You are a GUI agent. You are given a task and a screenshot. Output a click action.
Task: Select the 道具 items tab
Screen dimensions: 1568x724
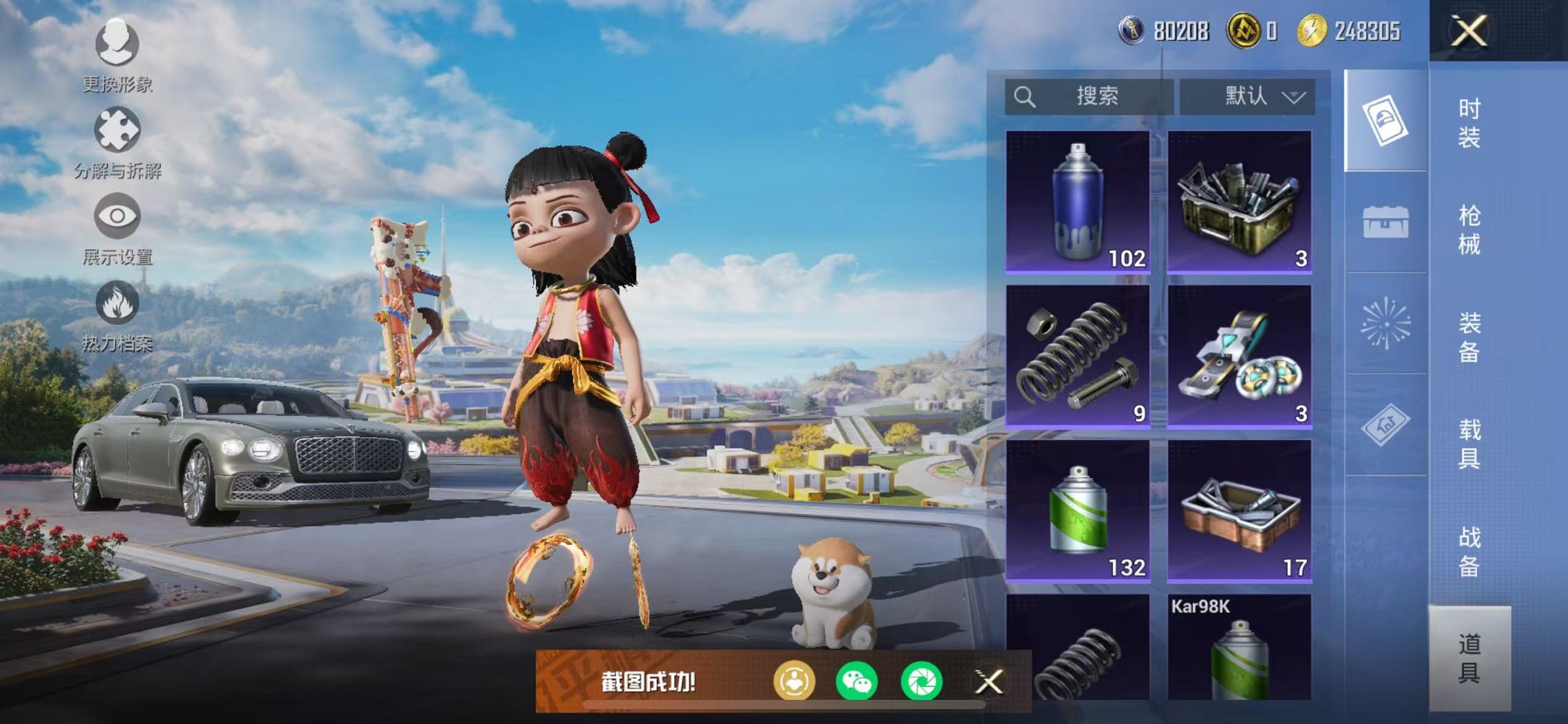coord(1469,658)
